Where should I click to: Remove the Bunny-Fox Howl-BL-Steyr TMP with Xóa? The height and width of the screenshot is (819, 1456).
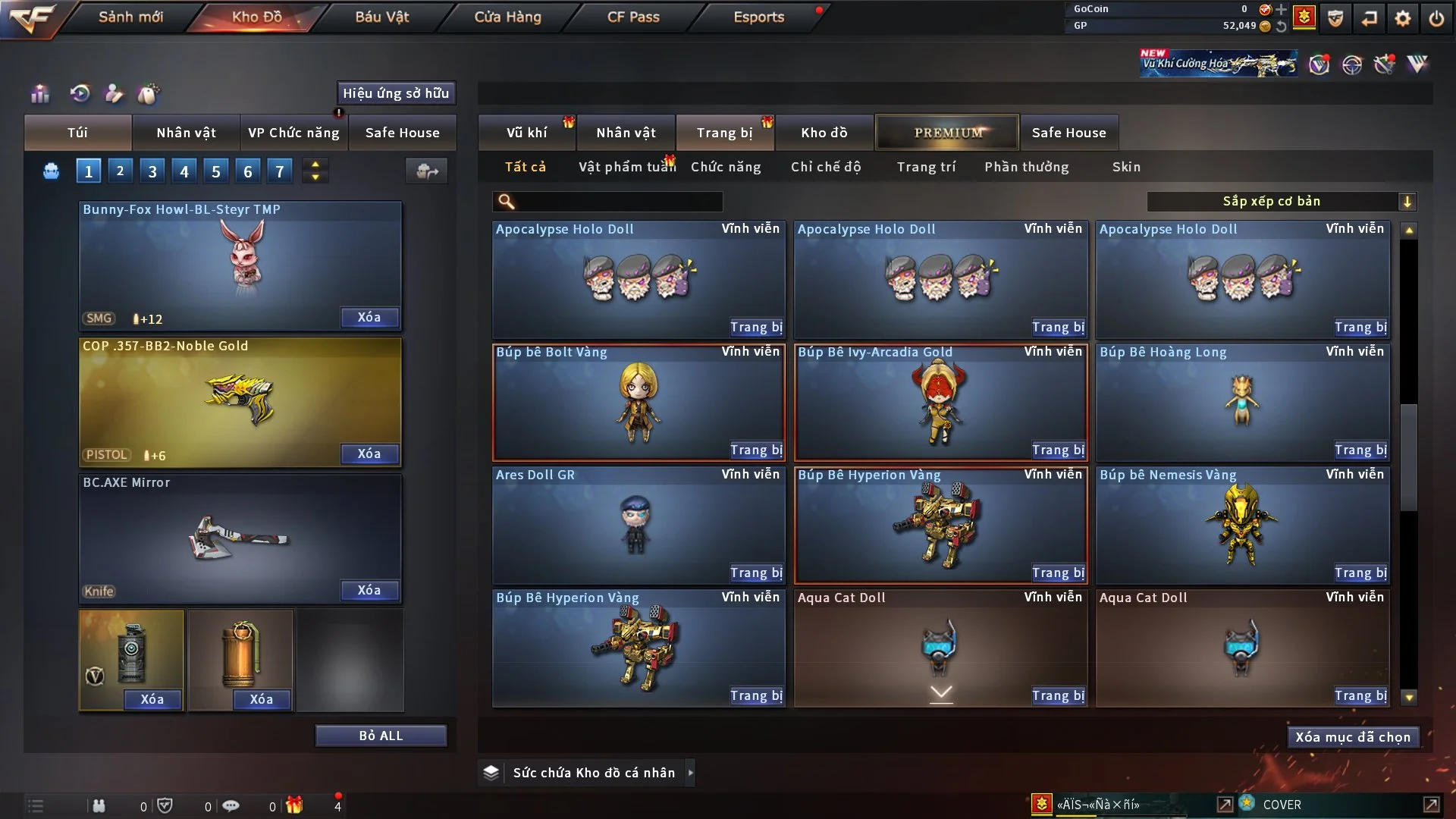[x=369, y=318]
